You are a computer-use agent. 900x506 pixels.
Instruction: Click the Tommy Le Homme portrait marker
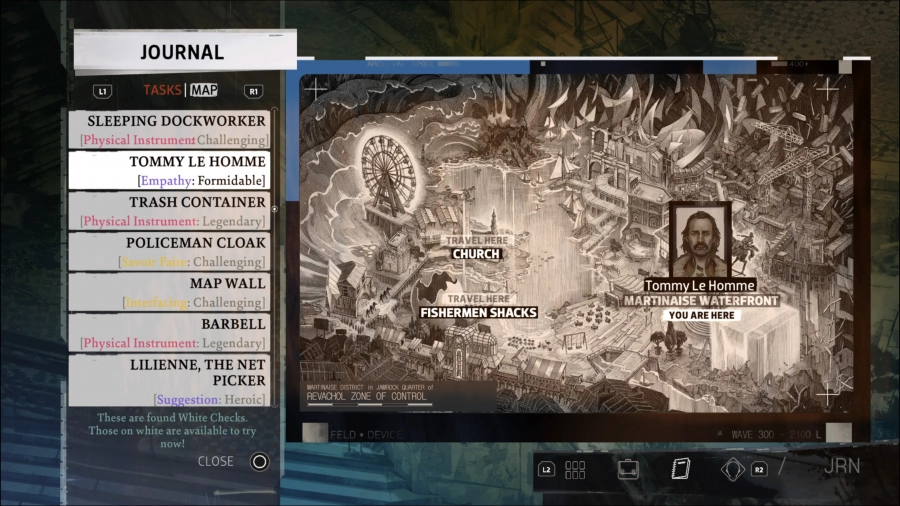click(x=699, y=240)
